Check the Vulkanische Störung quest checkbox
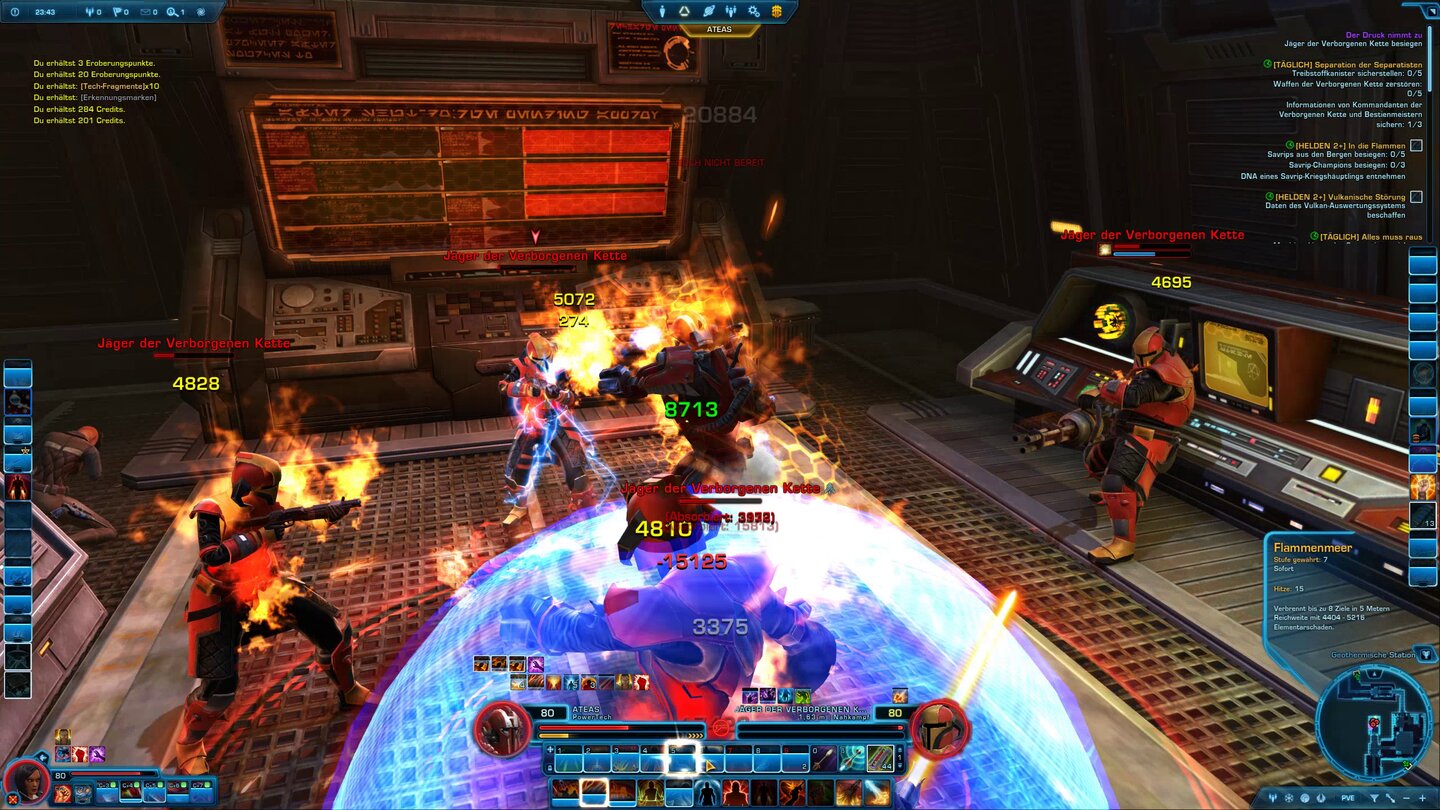 (x=1416, y=198)
